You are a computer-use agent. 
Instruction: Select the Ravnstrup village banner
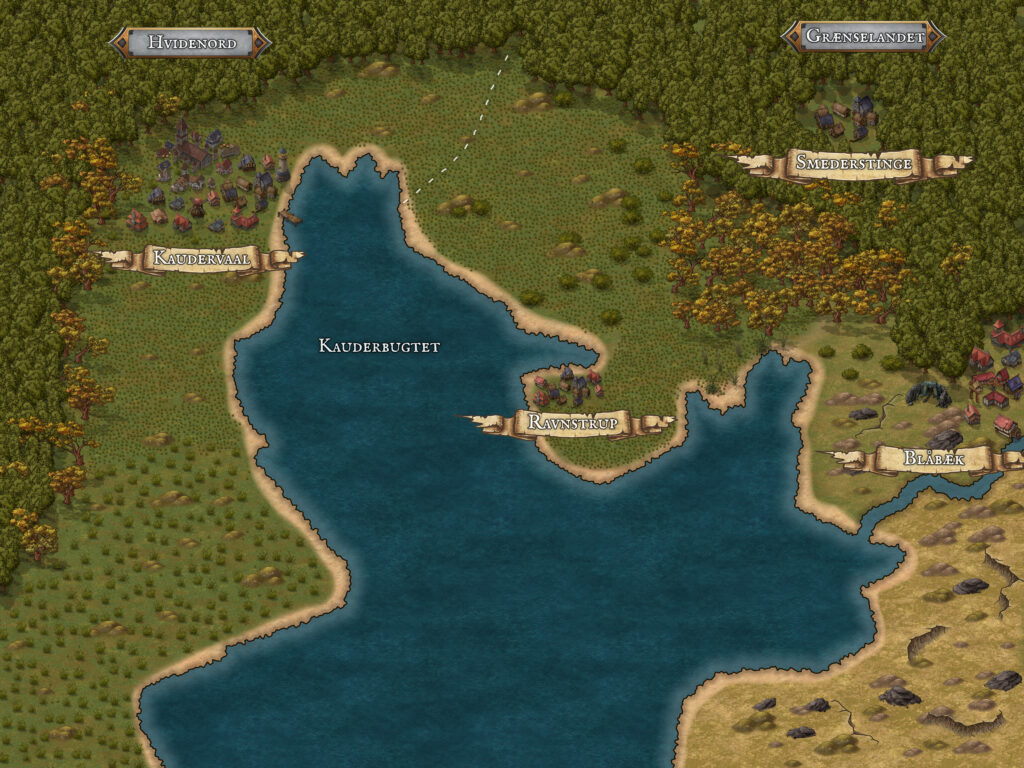pos(569,423)
